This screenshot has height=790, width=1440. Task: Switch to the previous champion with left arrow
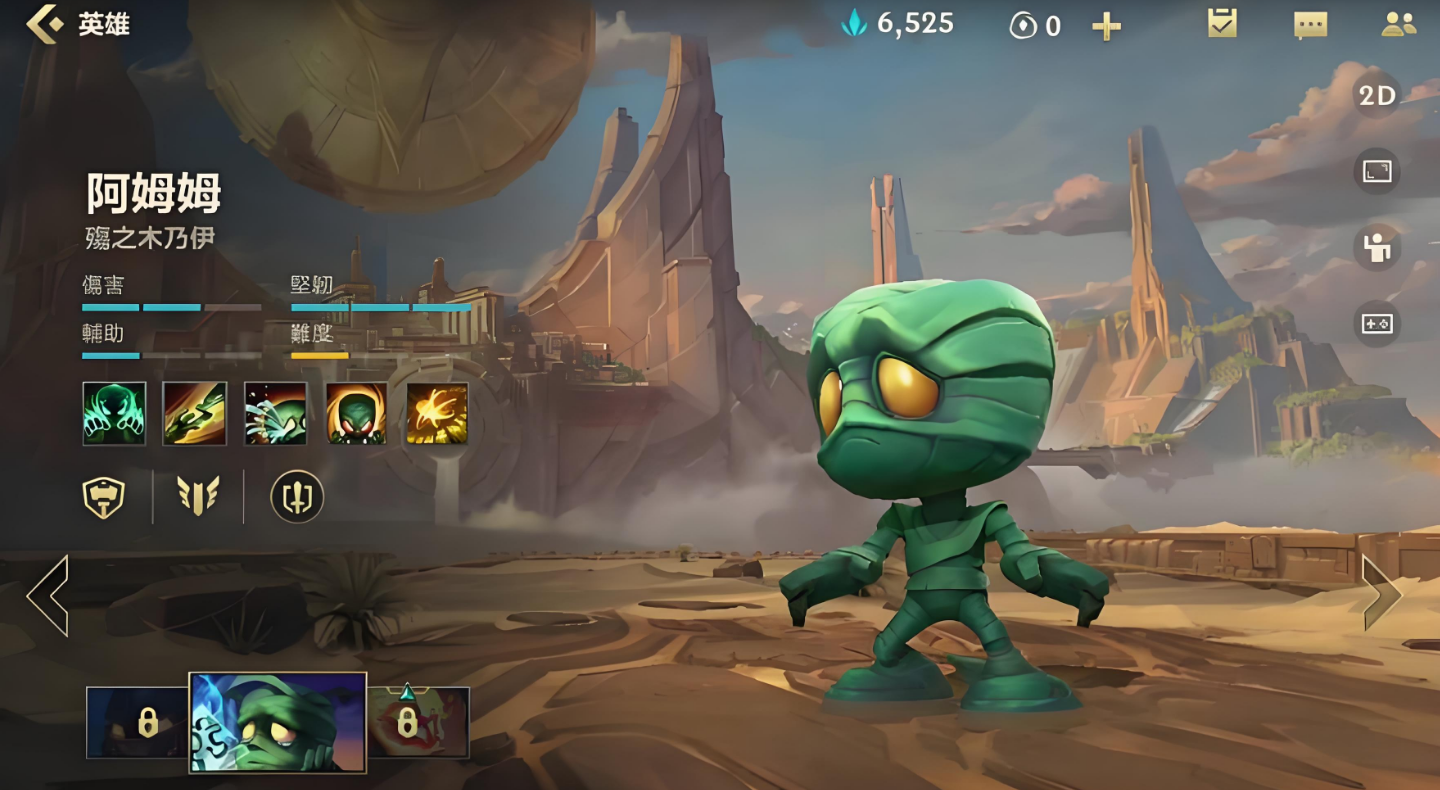coord(48,596)
